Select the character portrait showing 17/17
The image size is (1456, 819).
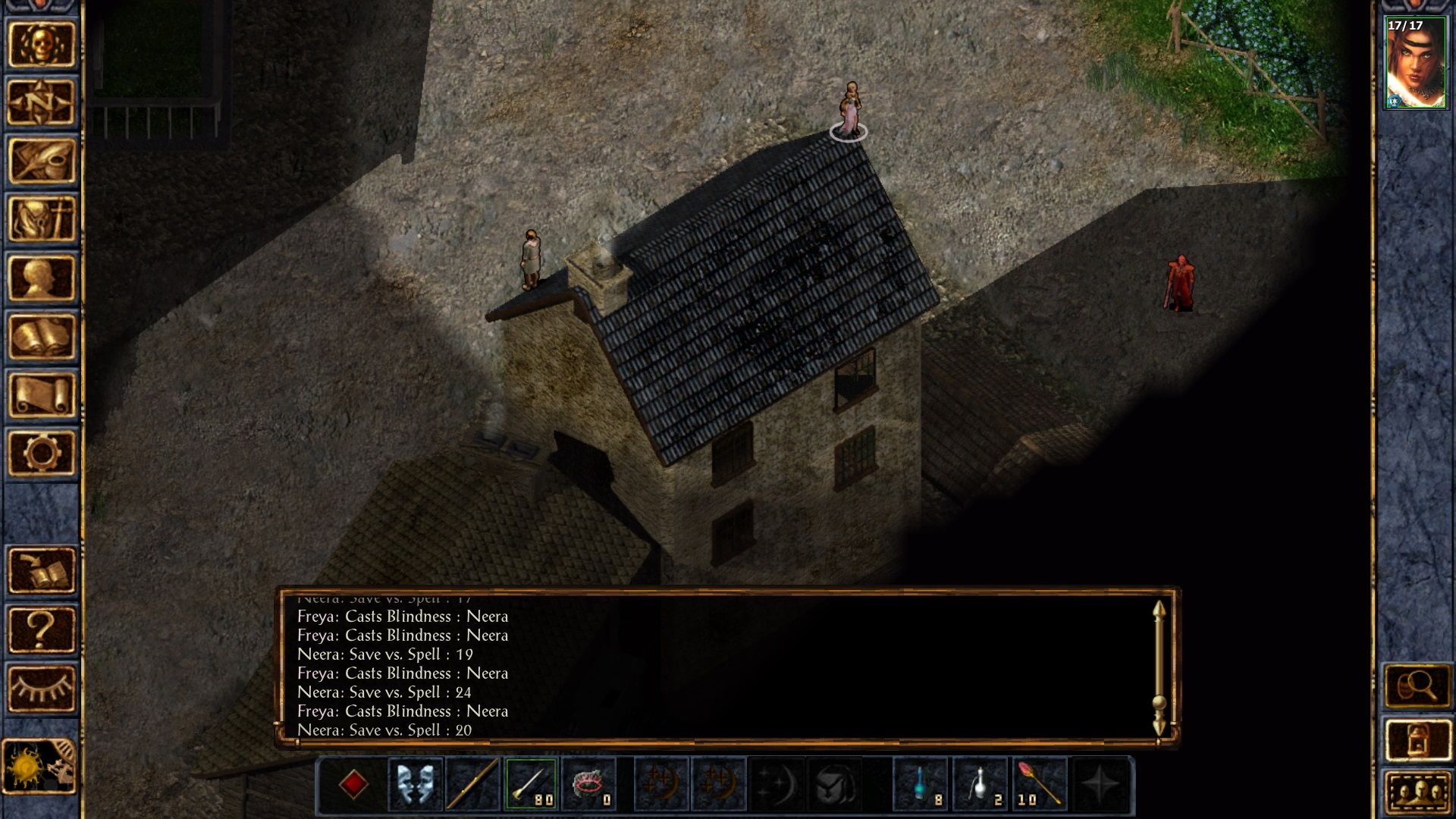point(1415,64)
